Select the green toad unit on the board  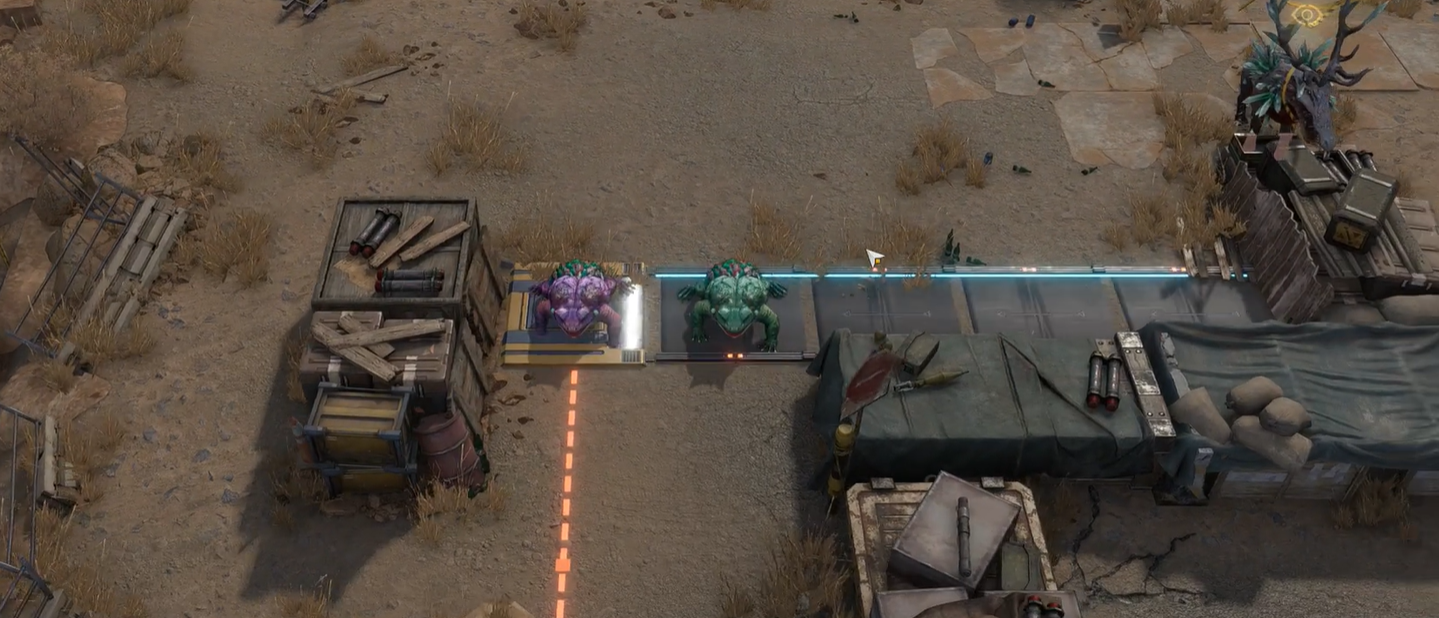(x=731, y=304)
